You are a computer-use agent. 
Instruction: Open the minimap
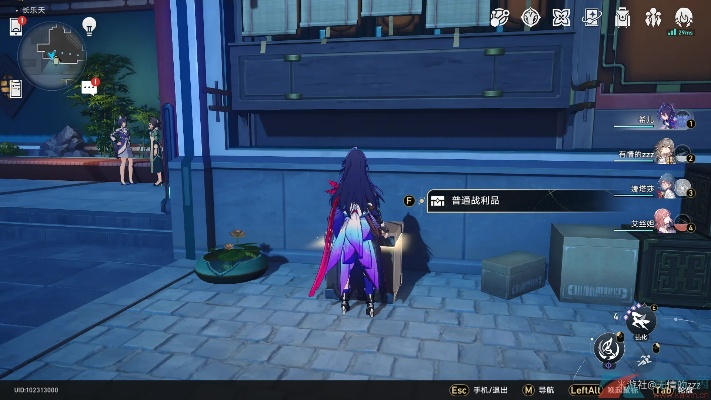[x=51, y=46]
